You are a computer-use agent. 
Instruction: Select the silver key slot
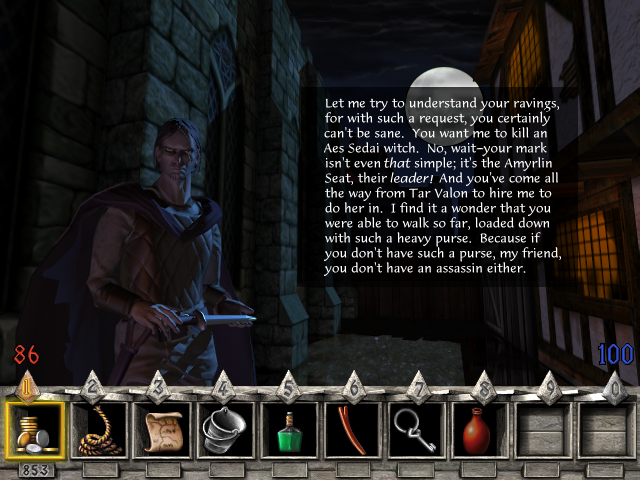415,430
